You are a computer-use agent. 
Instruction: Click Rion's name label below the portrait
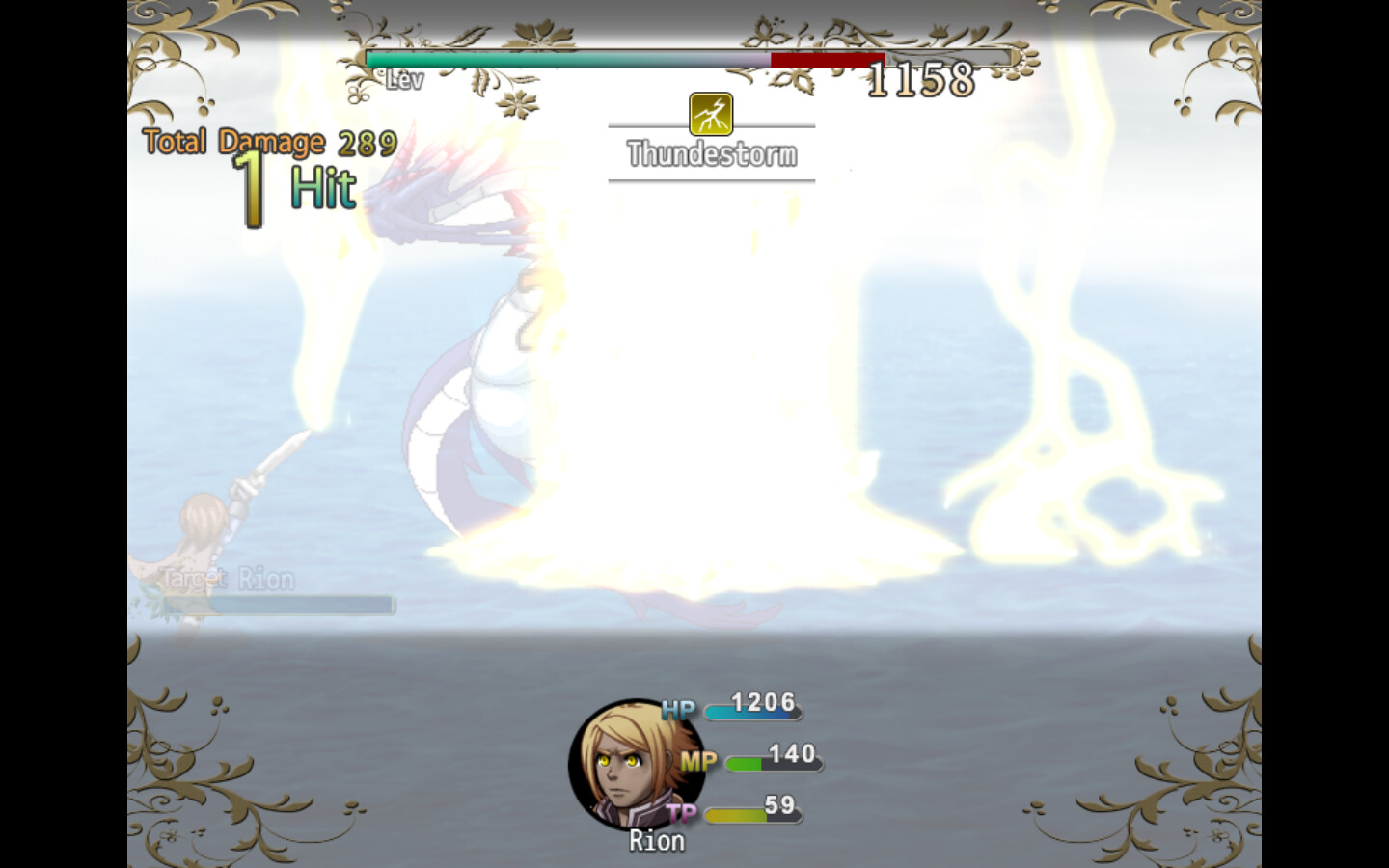(656, 840)
